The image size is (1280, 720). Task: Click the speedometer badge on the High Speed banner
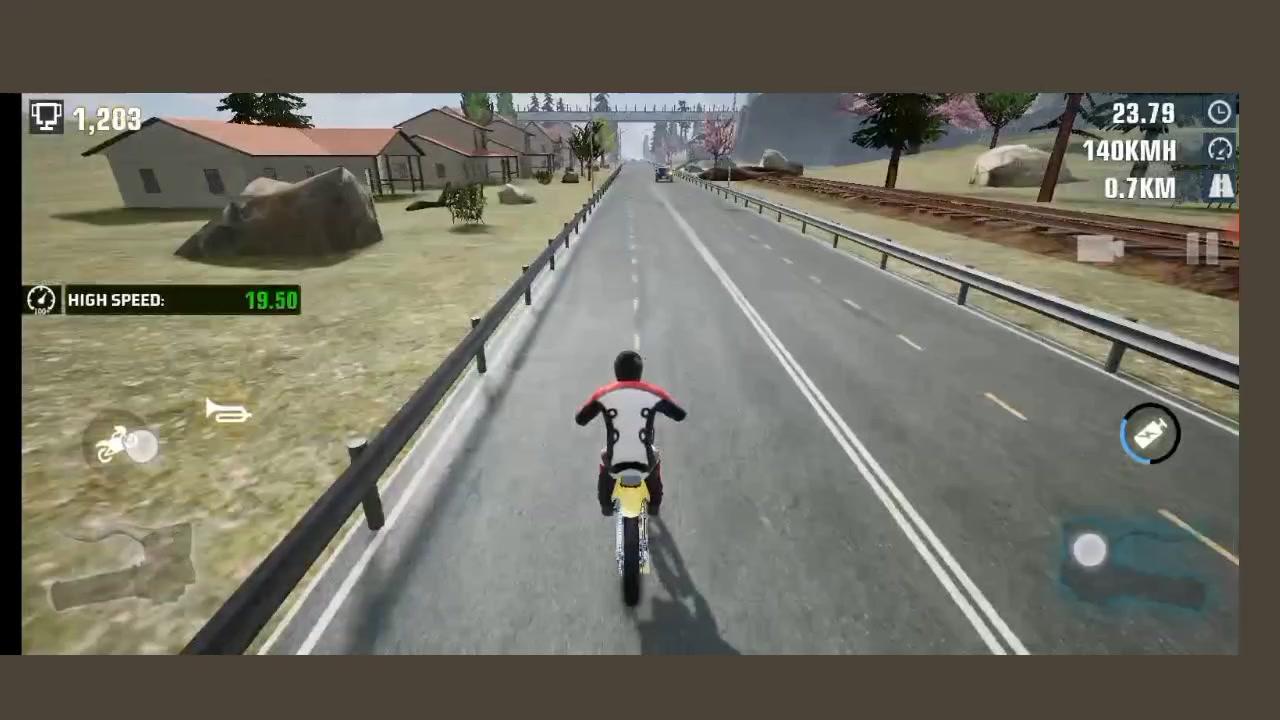click(40, 299)
